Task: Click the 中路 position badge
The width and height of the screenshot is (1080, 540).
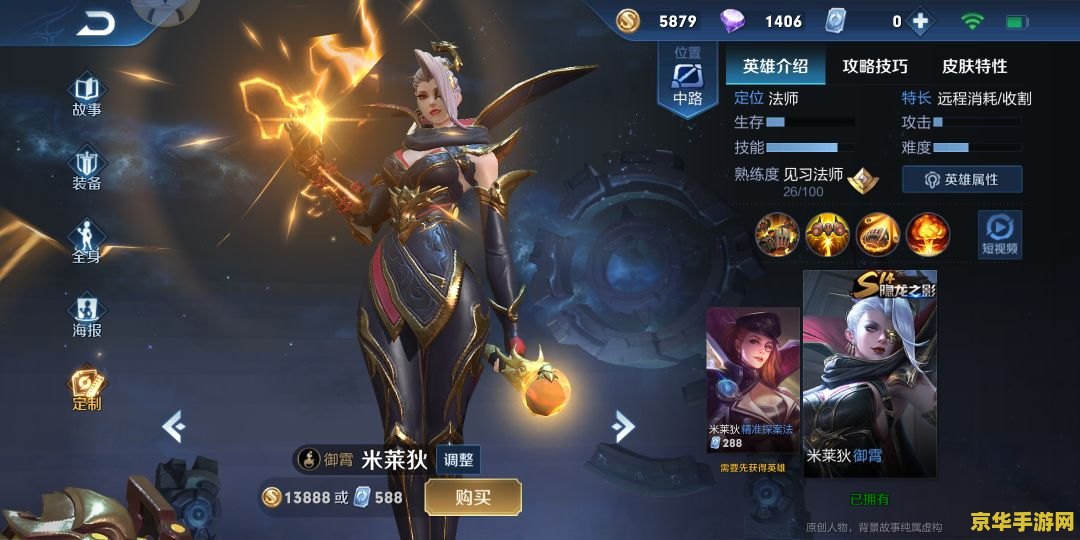Action: pos(687,79)
